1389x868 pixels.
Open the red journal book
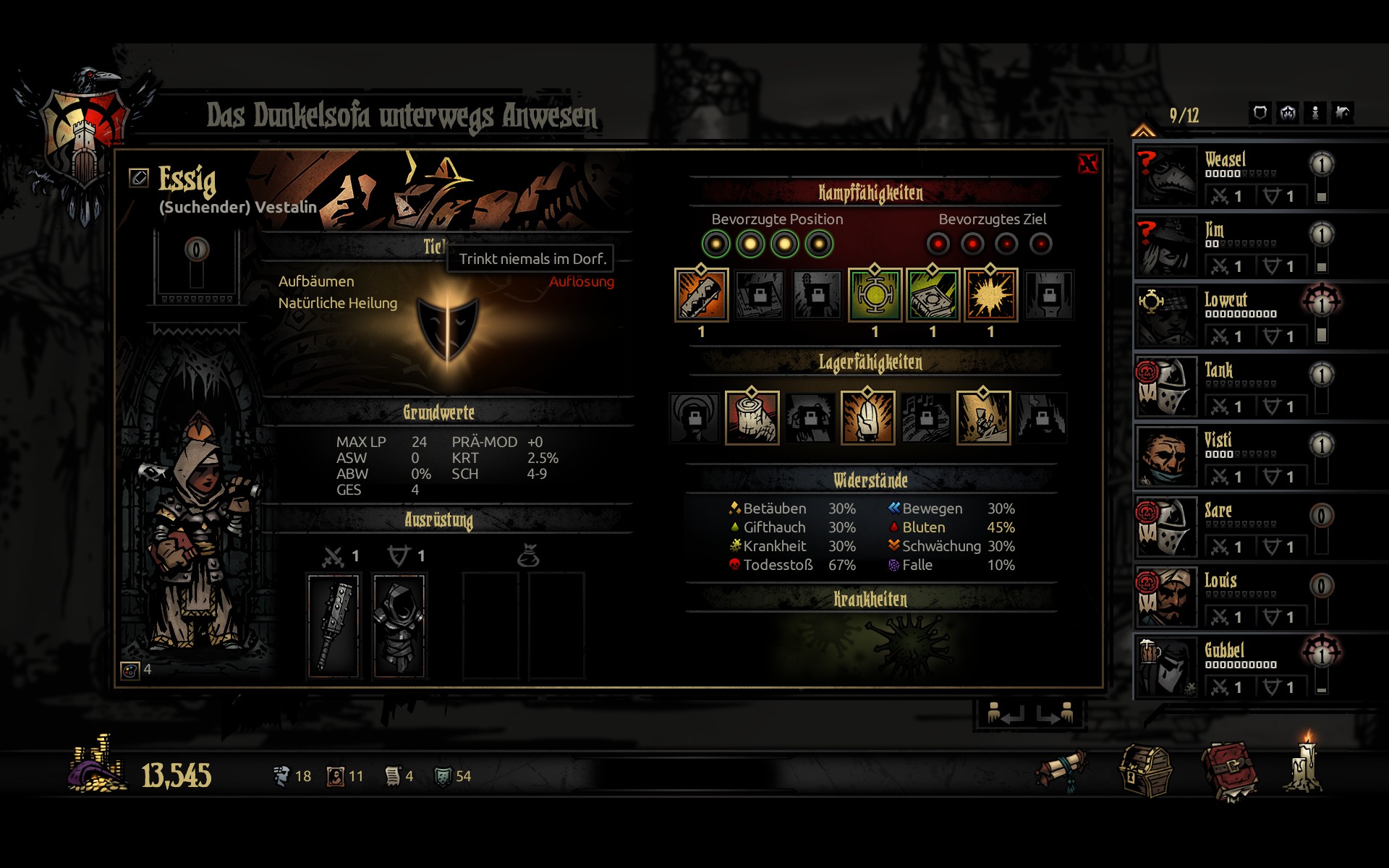coord(1229,771)
